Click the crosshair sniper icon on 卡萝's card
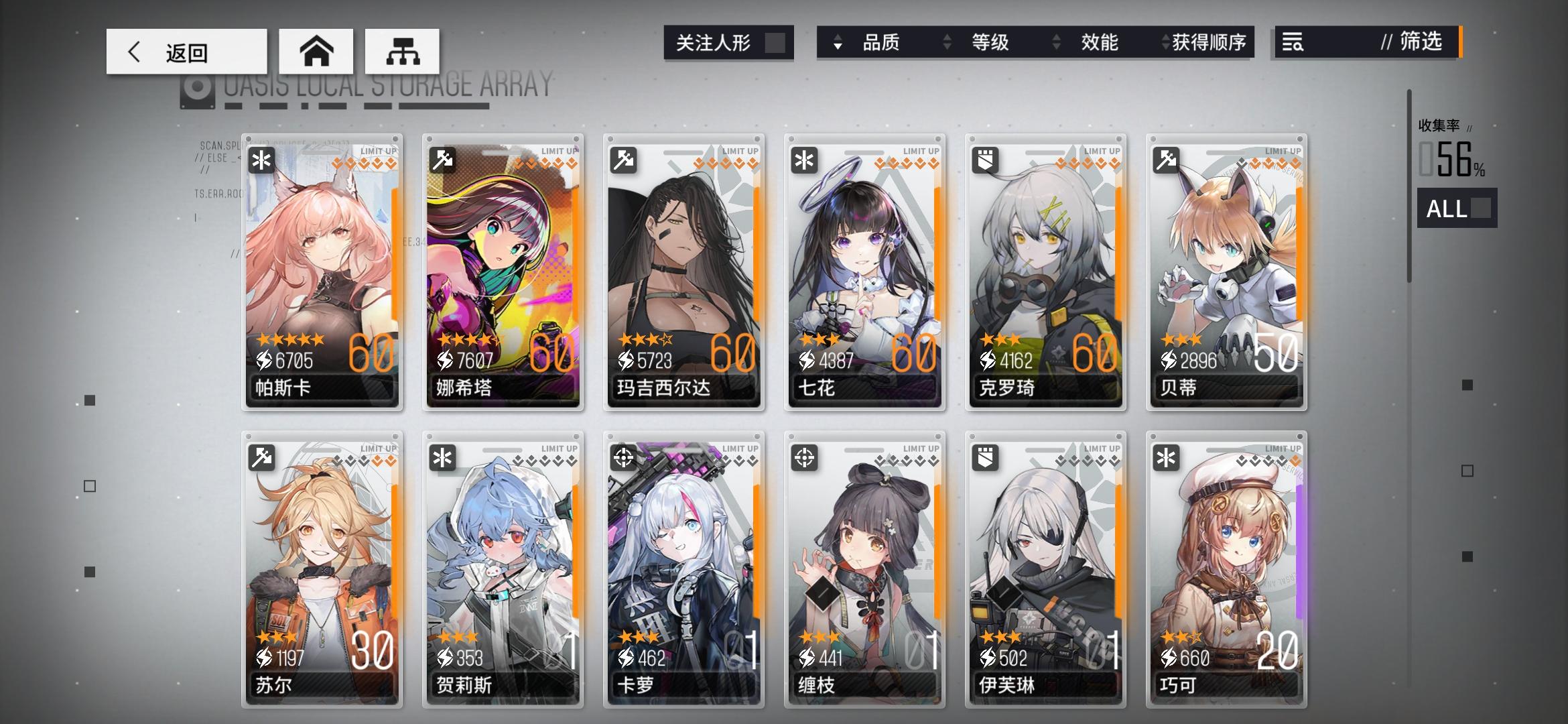This screenshot has height=724, width=1568. click(x=623, y=456)
